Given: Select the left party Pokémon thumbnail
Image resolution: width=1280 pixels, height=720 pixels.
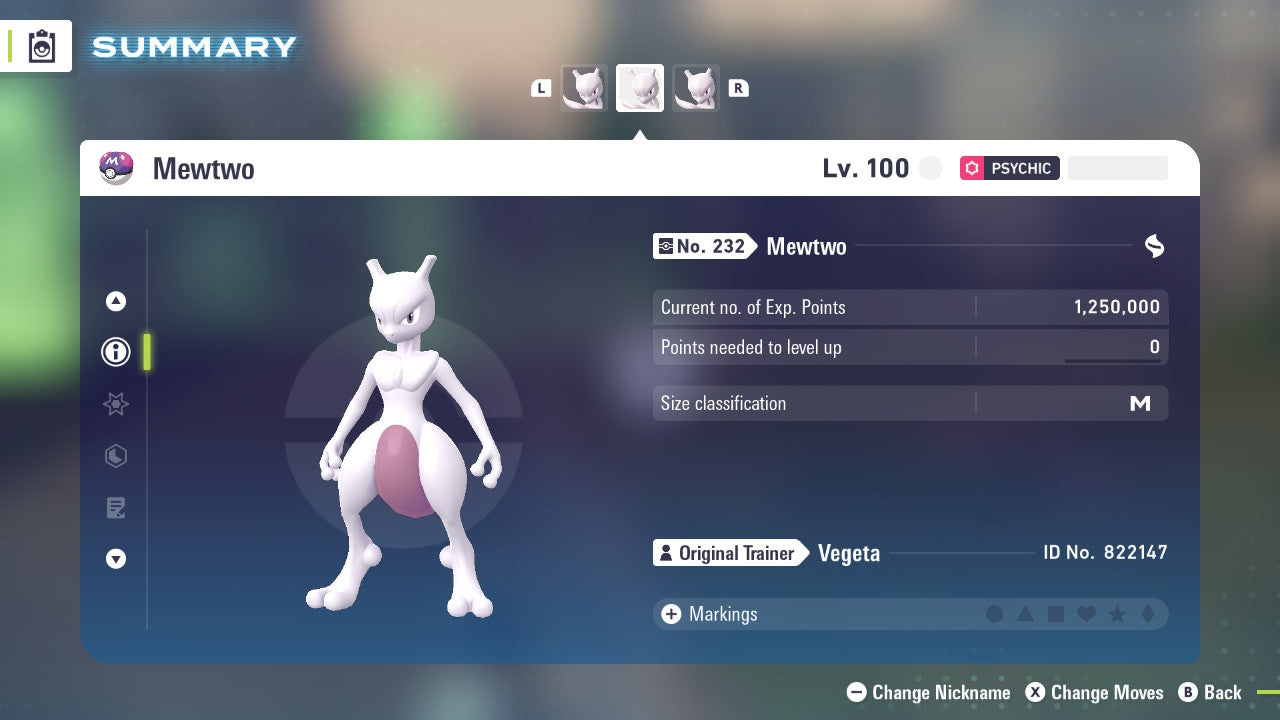Looking at the screenshot, I should point(585,88).
